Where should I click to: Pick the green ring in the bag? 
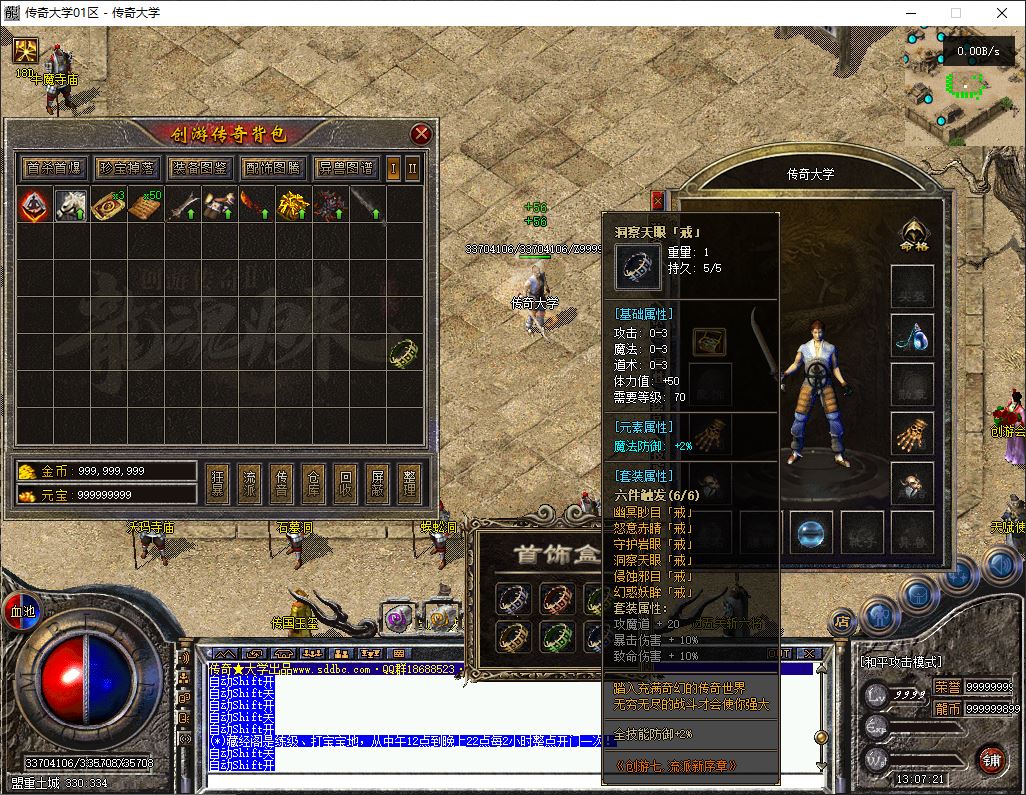pos(402,352)
